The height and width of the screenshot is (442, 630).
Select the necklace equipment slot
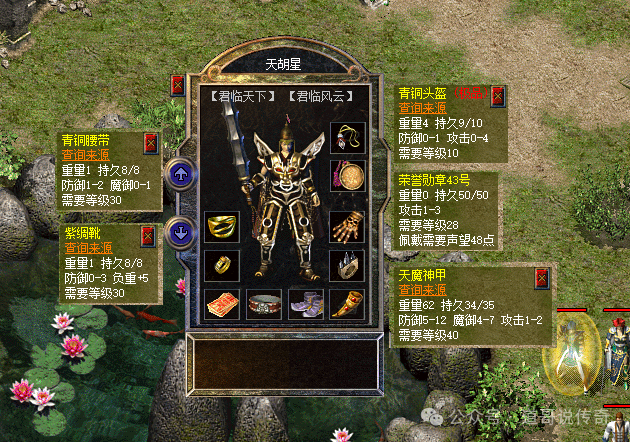pyautogui.click(x=346, y=137)
